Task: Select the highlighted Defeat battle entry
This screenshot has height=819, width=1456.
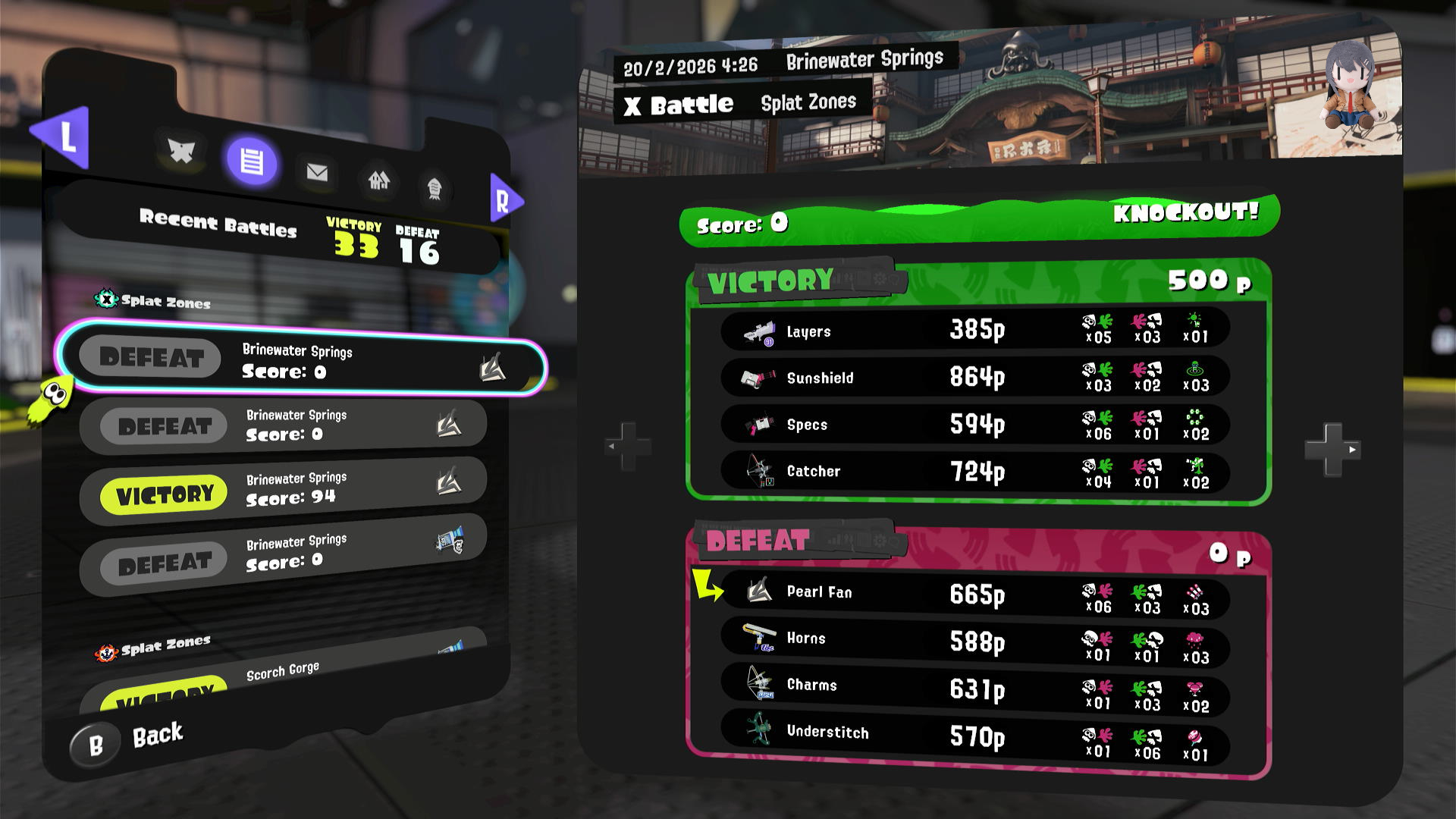Action: pos(303,361)
